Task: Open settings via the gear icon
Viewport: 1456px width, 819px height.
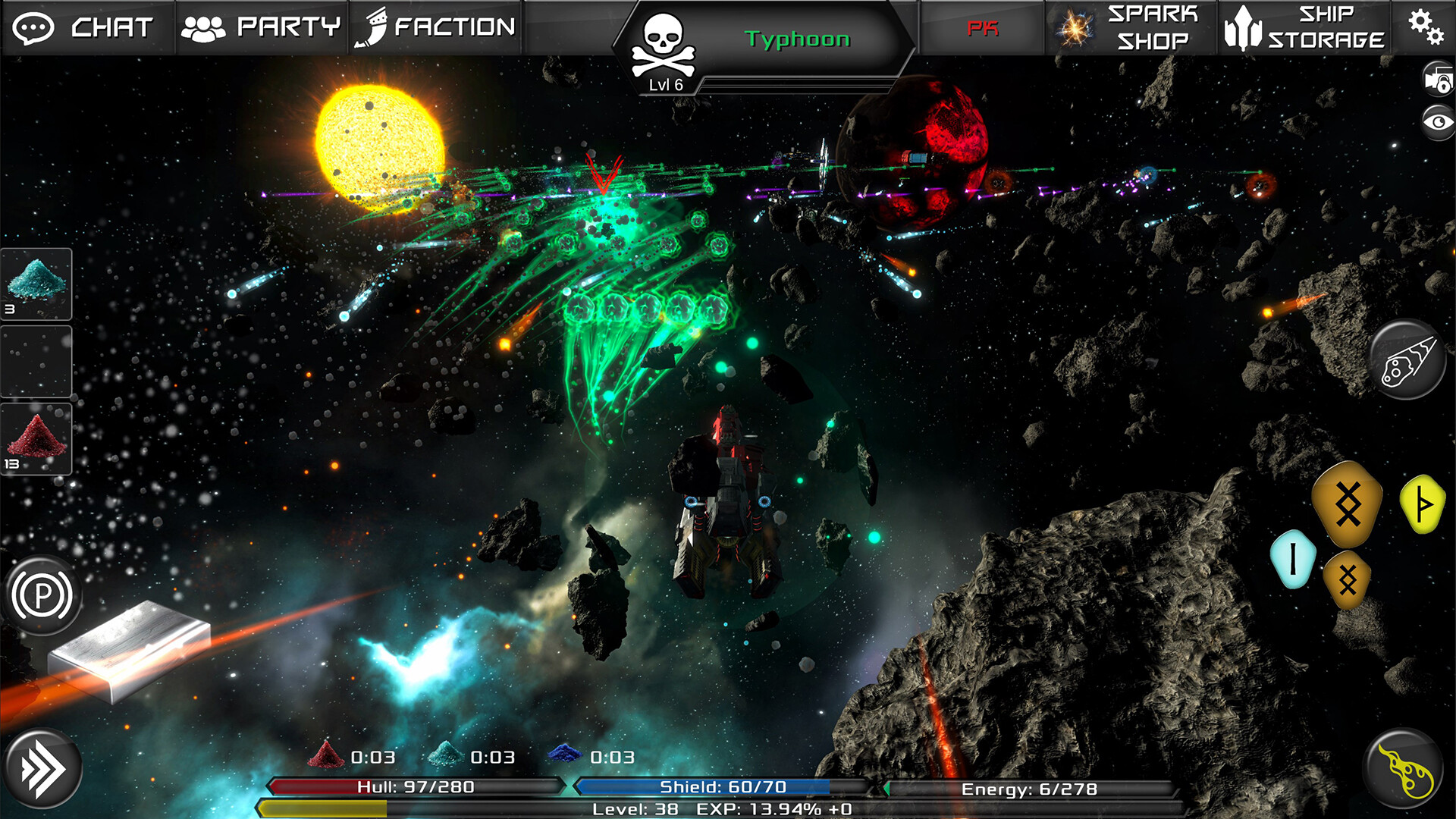Action: pos(1429,27)
